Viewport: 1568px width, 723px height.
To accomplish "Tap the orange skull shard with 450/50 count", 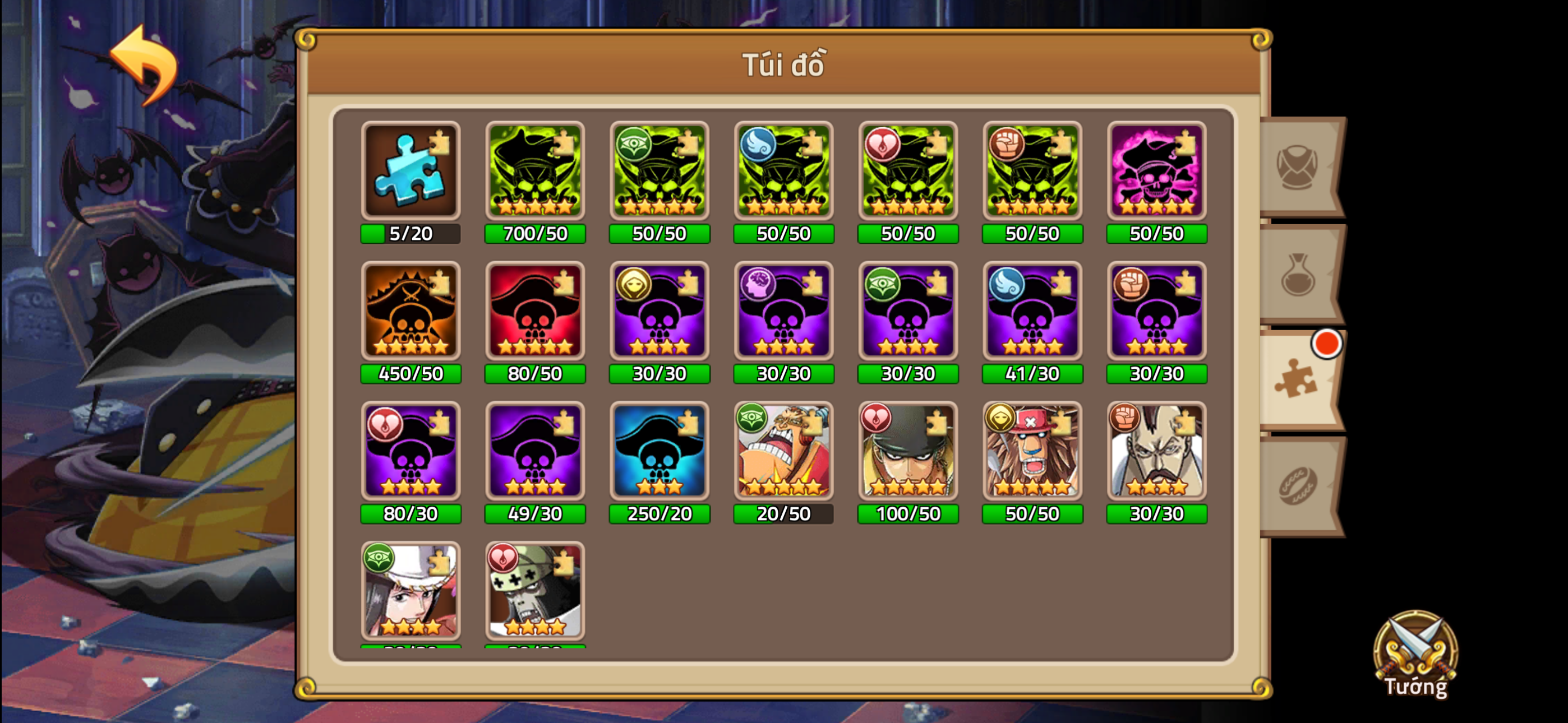I will click(411, 312).
